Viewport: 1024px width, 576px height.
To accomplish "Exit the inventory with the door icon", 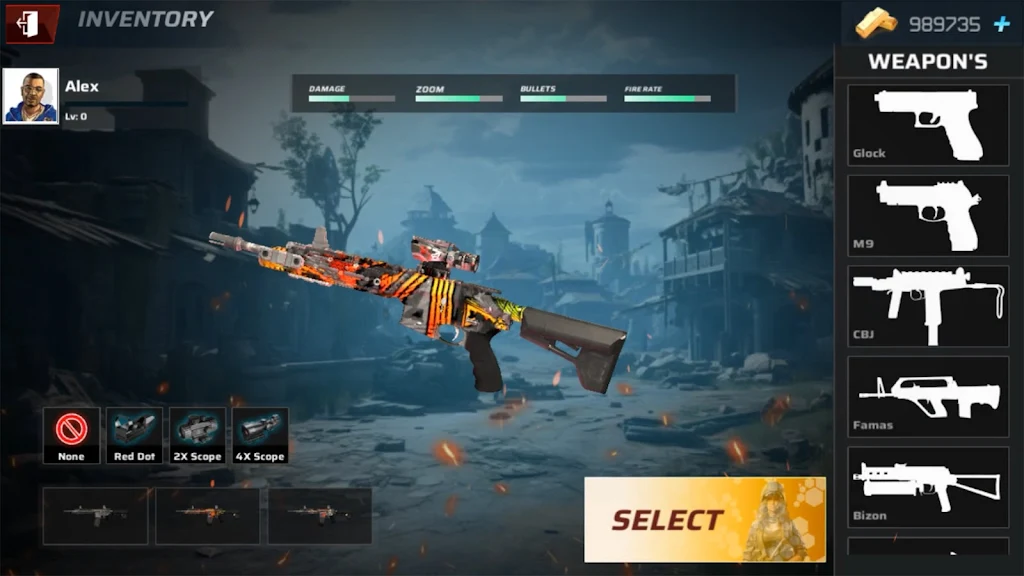I will 28,24.
